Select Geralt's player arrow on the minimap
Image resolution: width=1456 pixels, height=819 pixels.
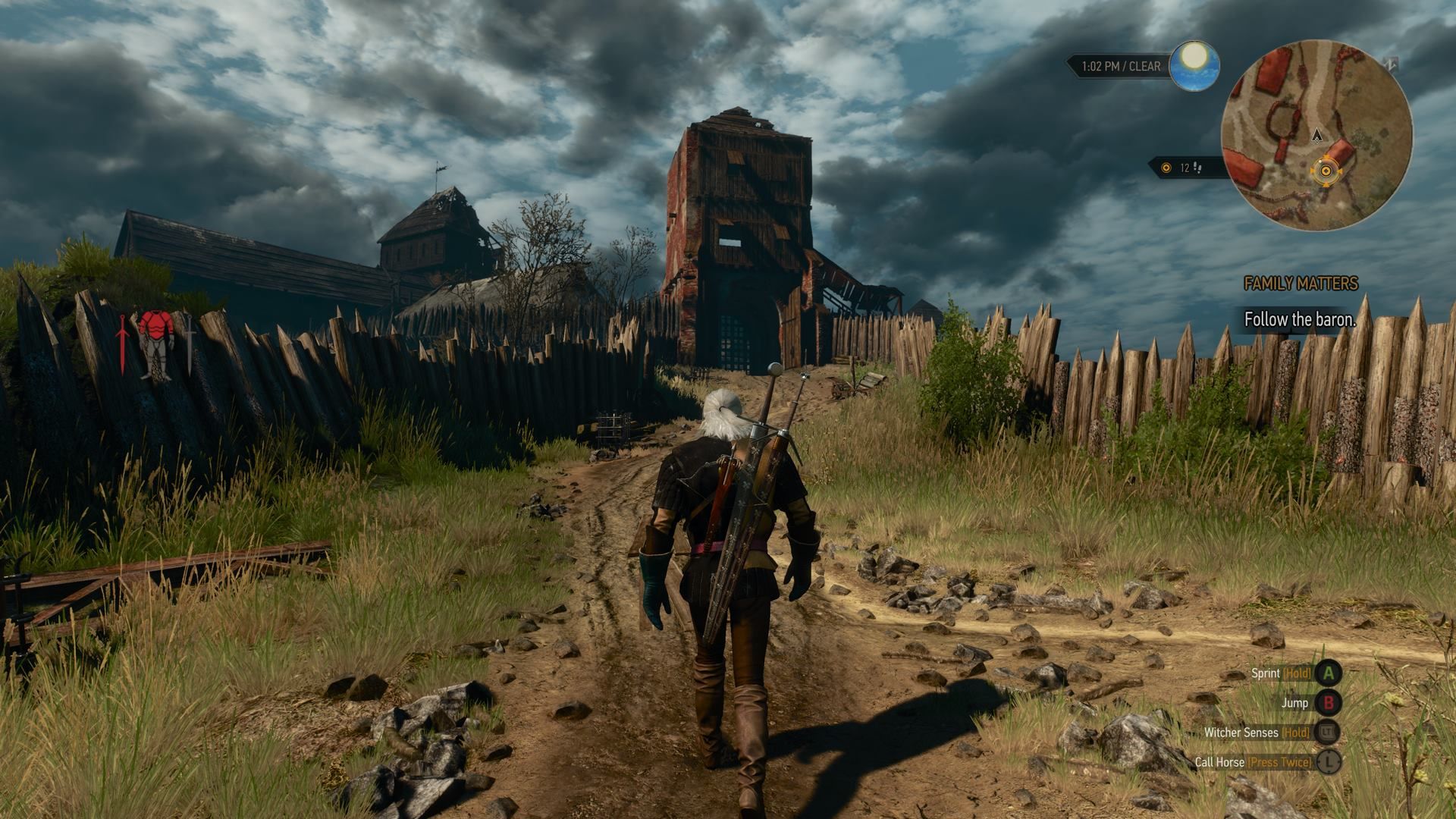click(1317, 135)
